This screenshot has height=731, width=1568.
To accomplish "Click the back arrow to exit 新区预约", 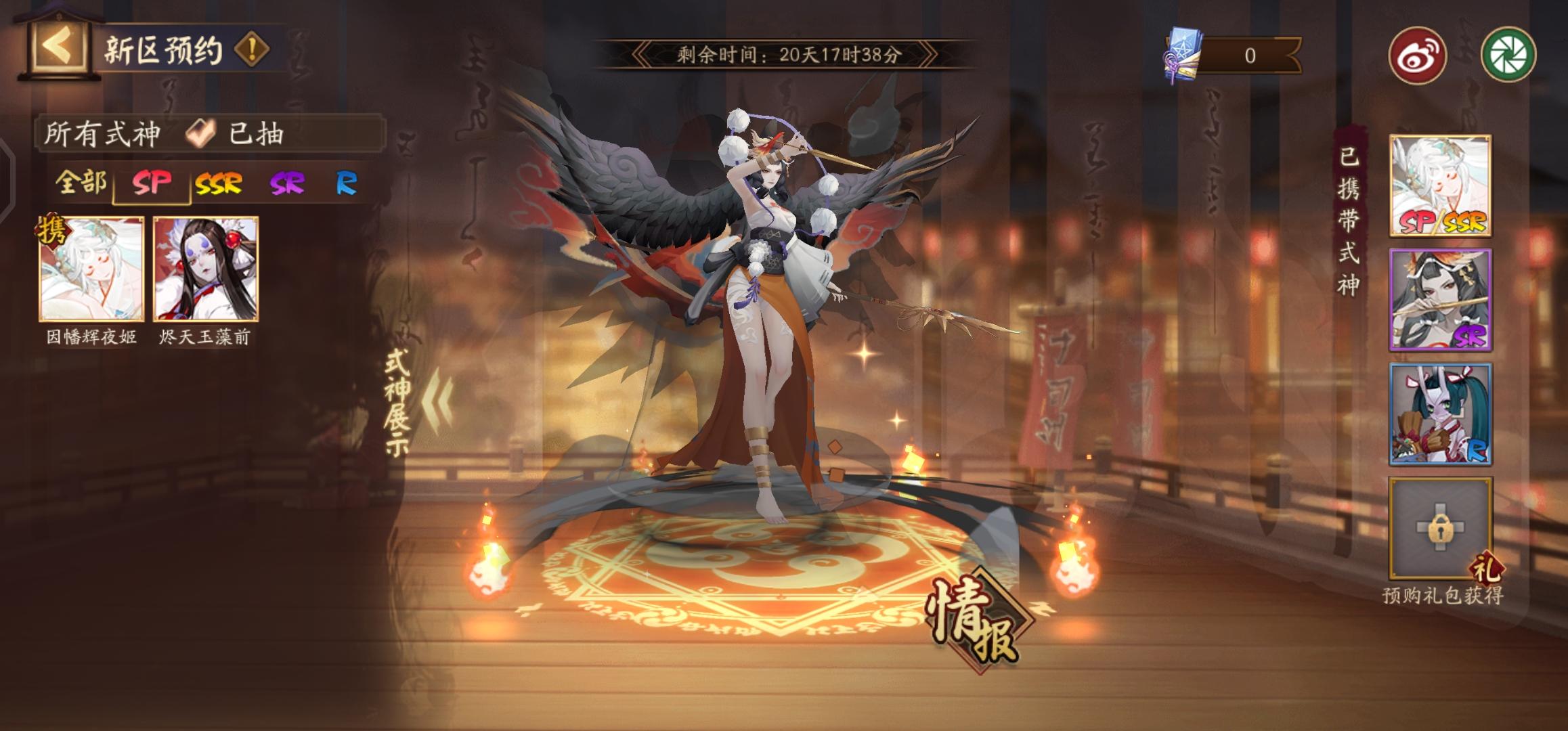I will point(60,46).
